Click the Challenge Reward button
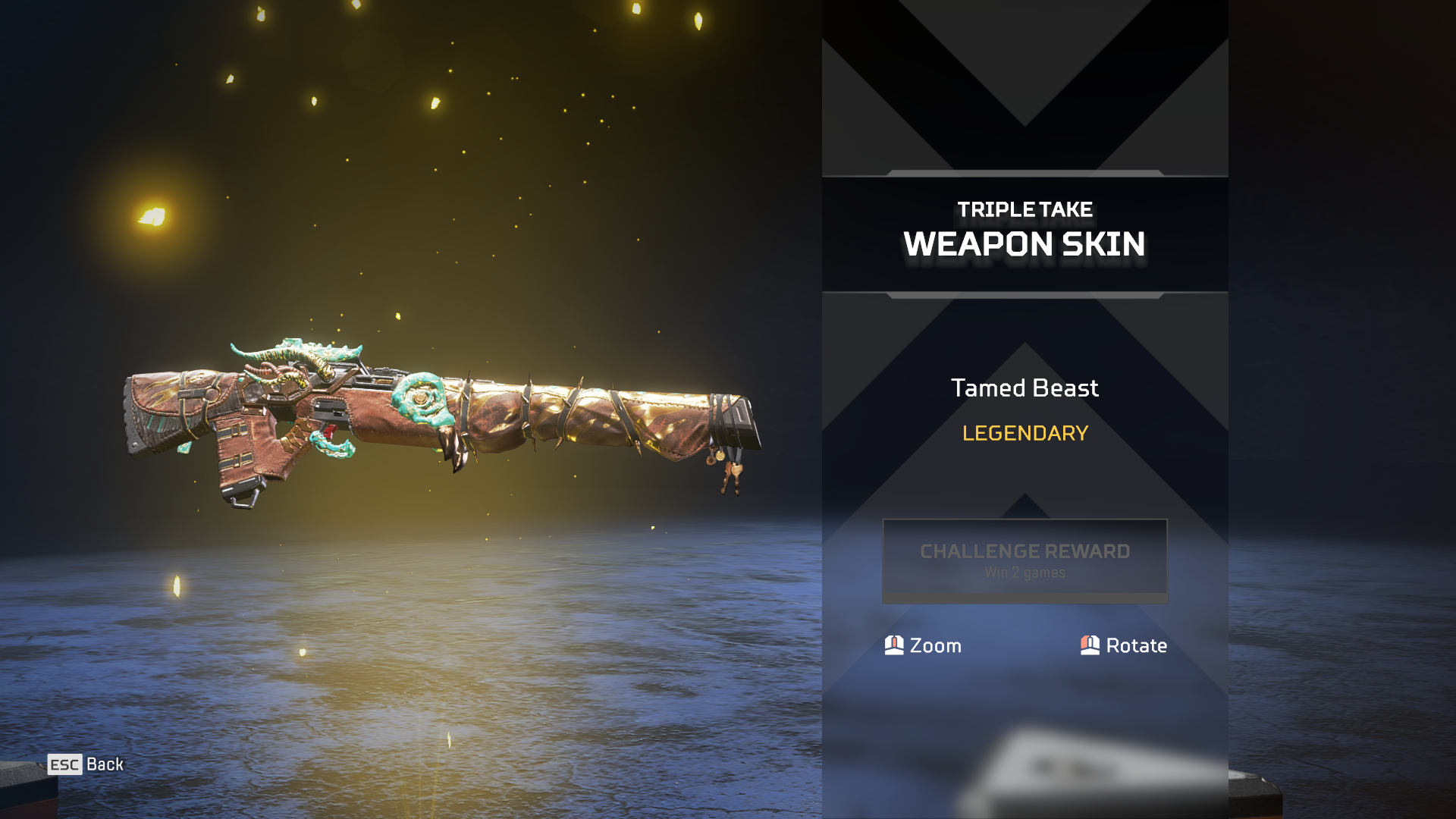Screen dimensions: 1456x819 (1025, 560)
